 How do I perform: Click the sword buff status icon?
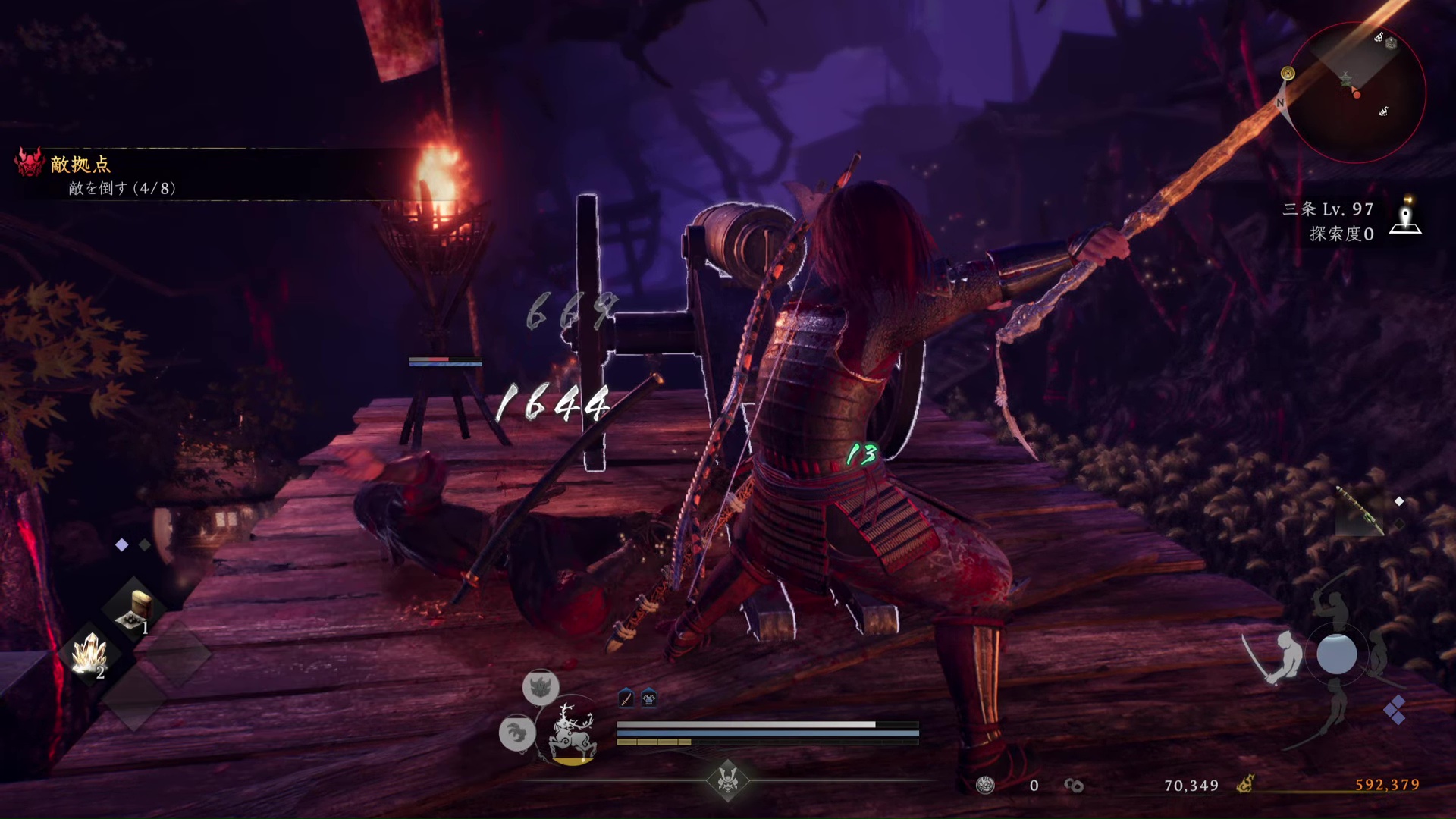[626, 698]
